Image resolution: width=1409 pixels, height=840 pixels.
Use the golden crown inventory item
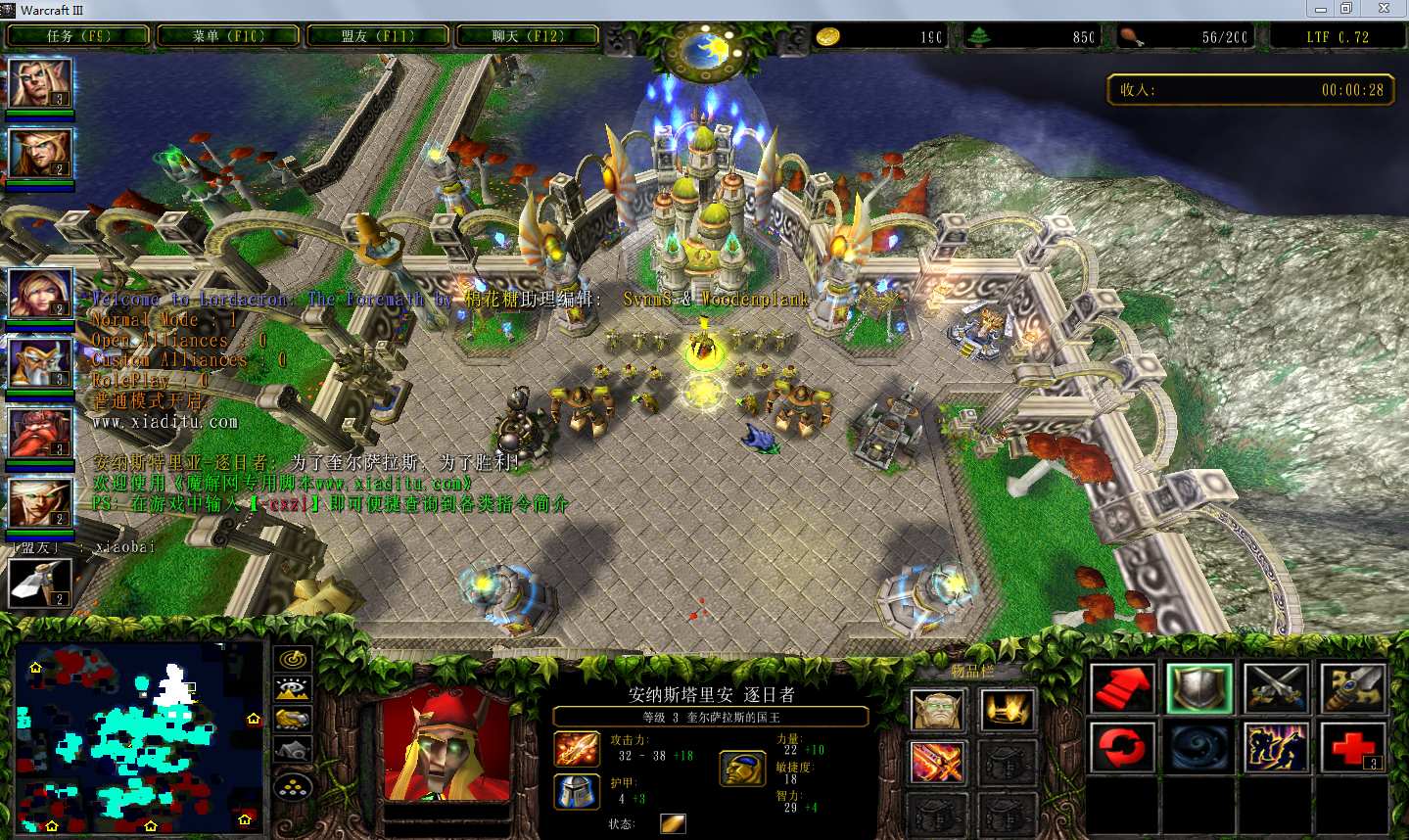(1007, 710)
